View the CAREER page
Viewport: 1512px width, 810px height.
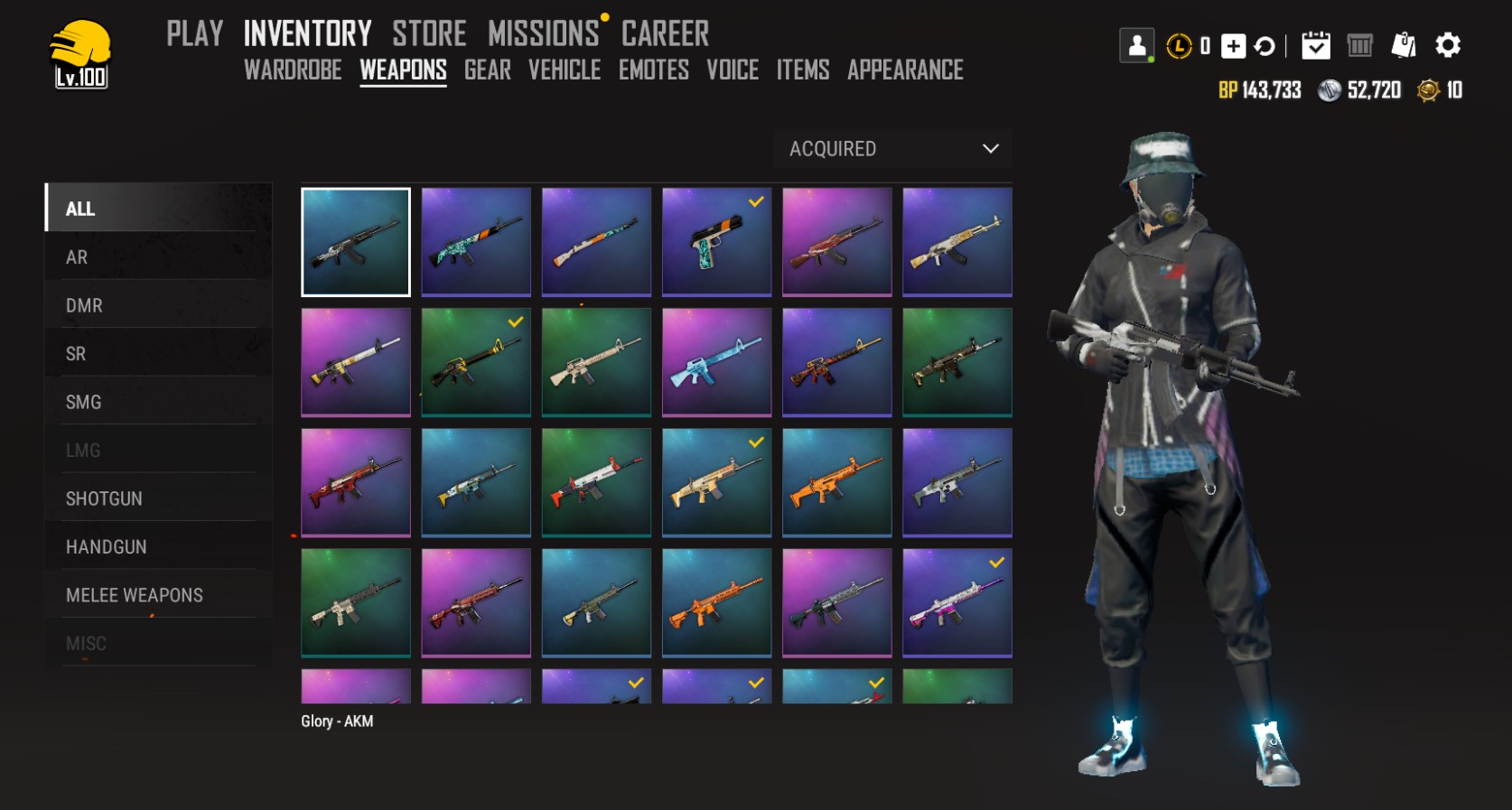(665, 34)
